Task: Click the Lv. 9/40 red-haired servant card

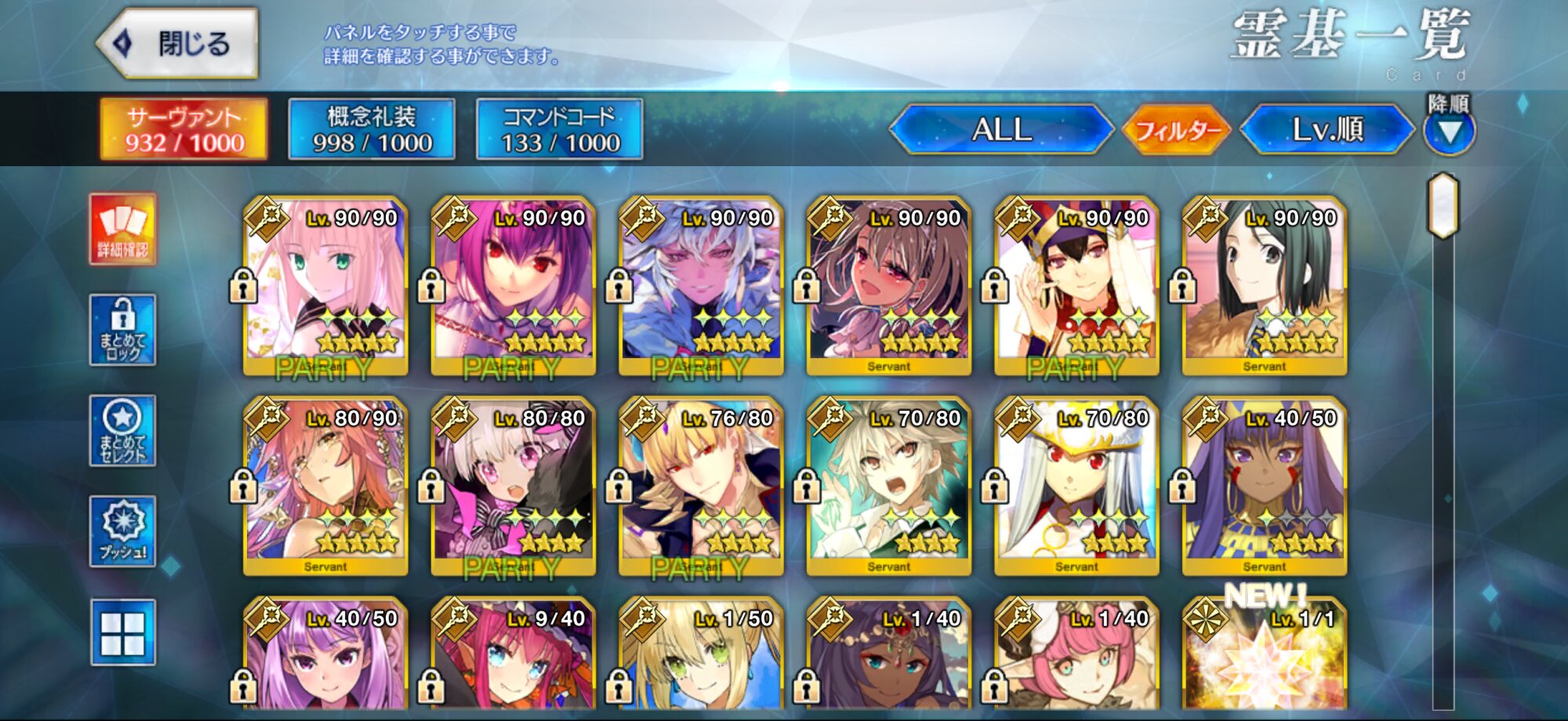Action: [514, 658]
